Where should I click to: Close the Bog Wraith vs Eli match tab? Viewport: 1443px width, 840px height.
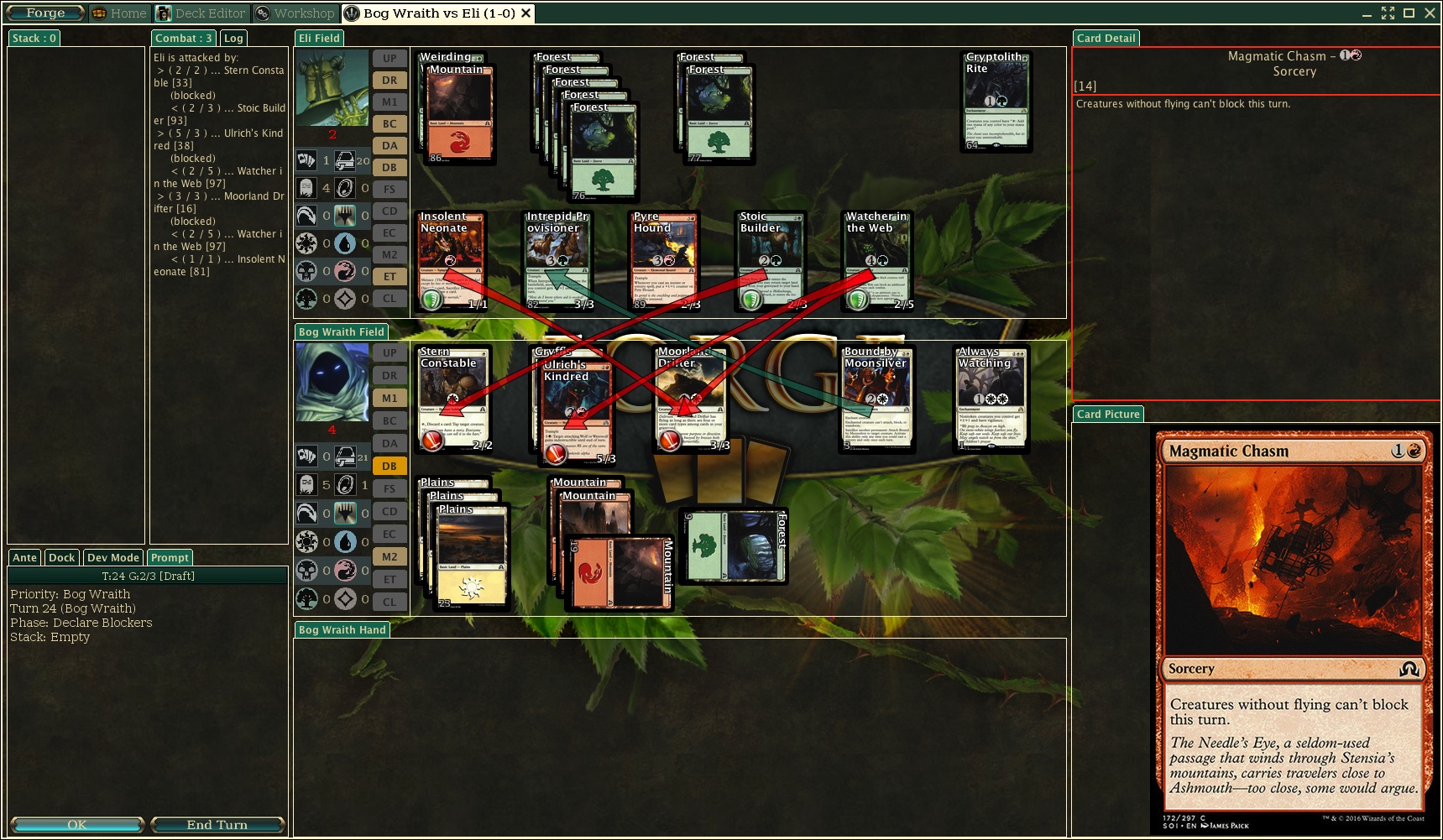point(526,13)
